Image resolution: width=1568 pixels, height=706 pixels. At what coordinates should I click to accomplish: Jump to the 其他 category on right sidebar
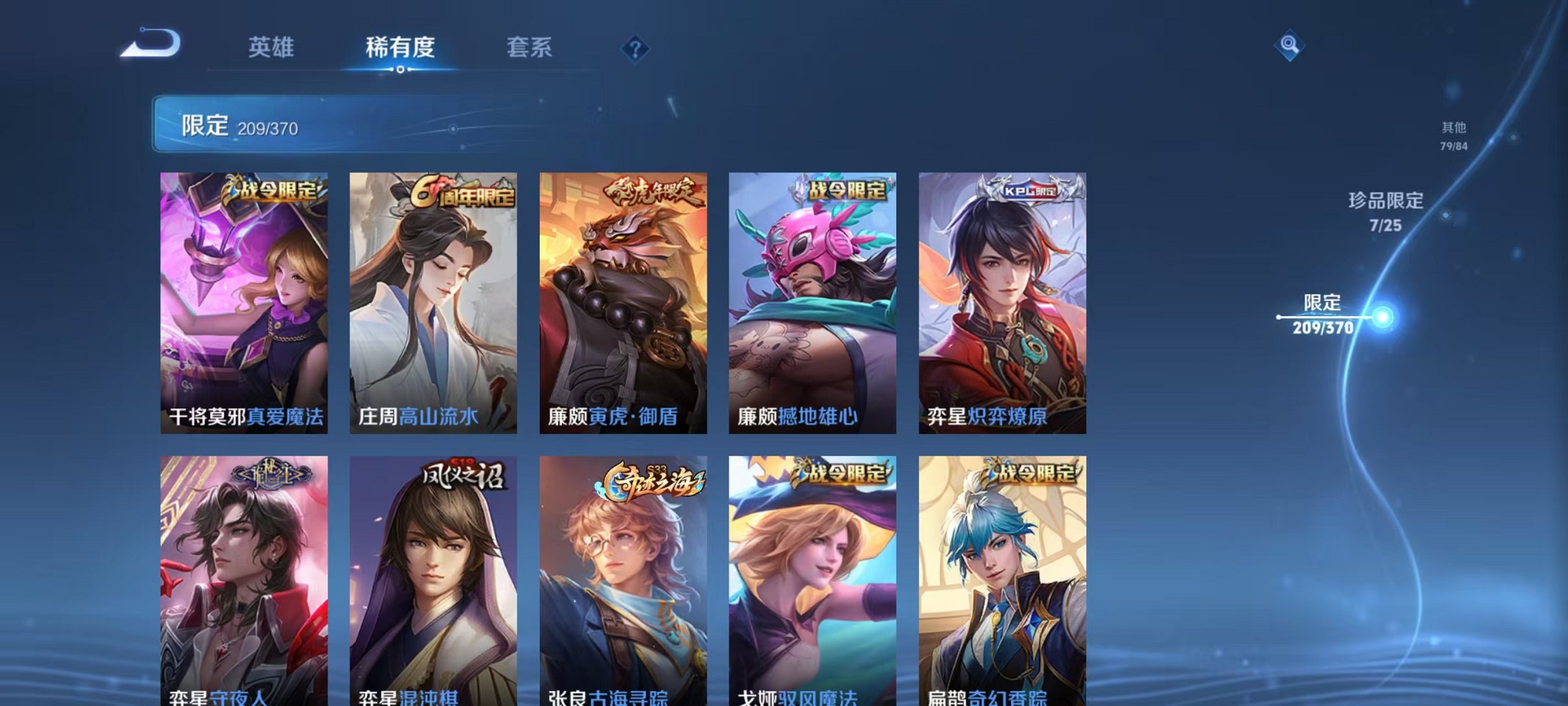[1454, 136]
